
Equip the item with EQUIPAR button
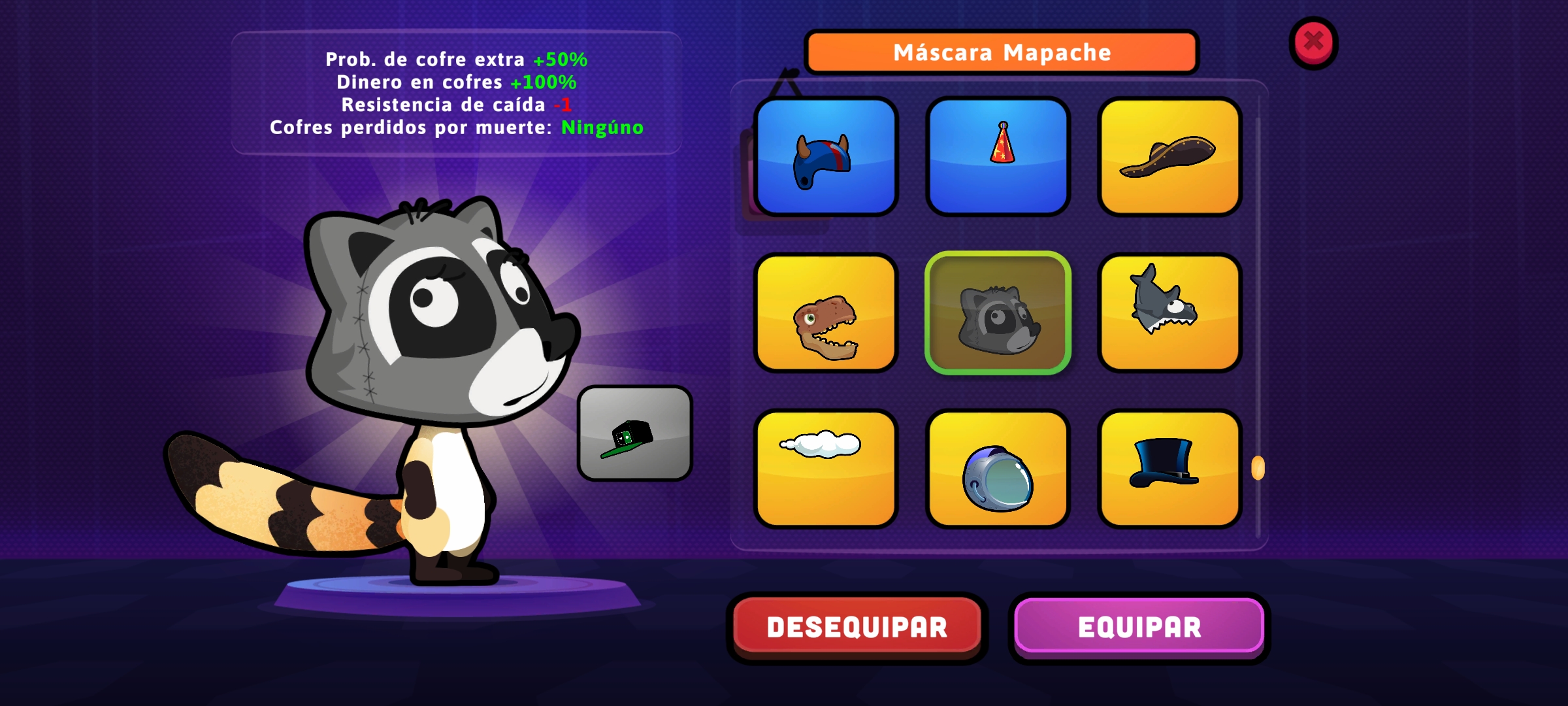(x=1139, y=627)
